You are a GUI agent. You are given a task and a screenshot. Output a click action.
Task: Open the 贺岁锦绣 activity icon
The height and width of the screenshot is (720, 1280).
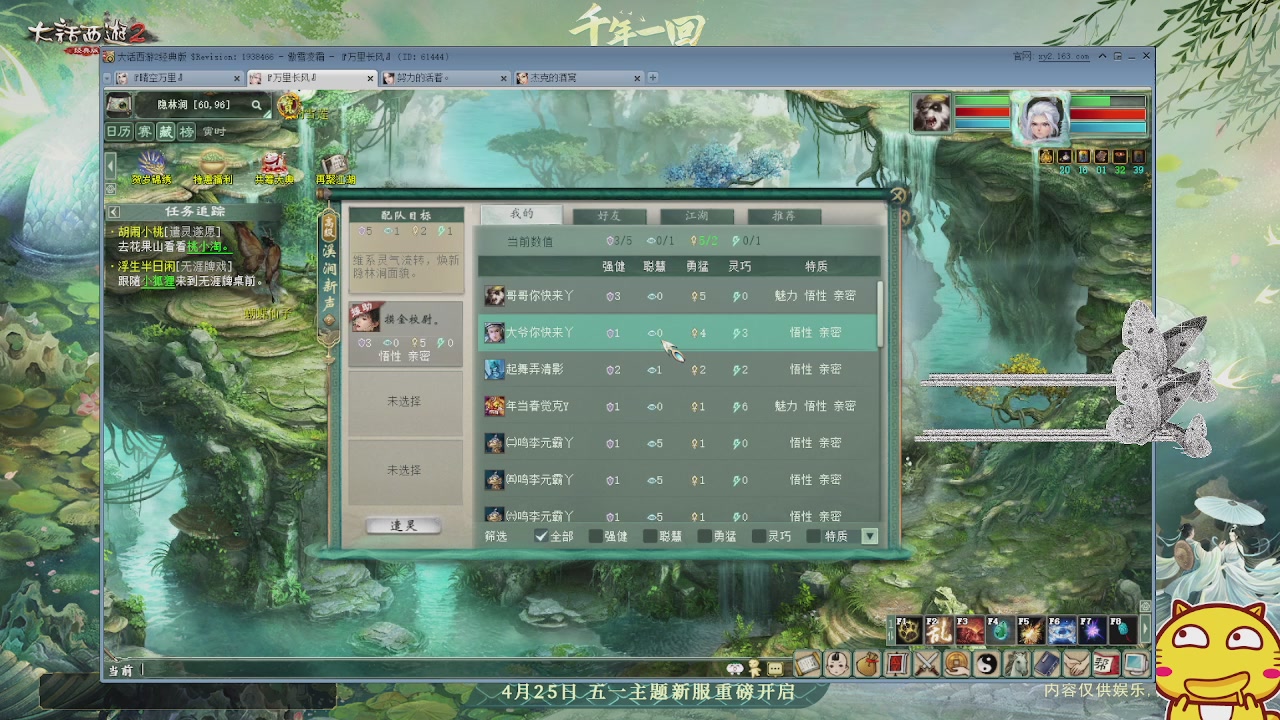[x=151, y=163]
